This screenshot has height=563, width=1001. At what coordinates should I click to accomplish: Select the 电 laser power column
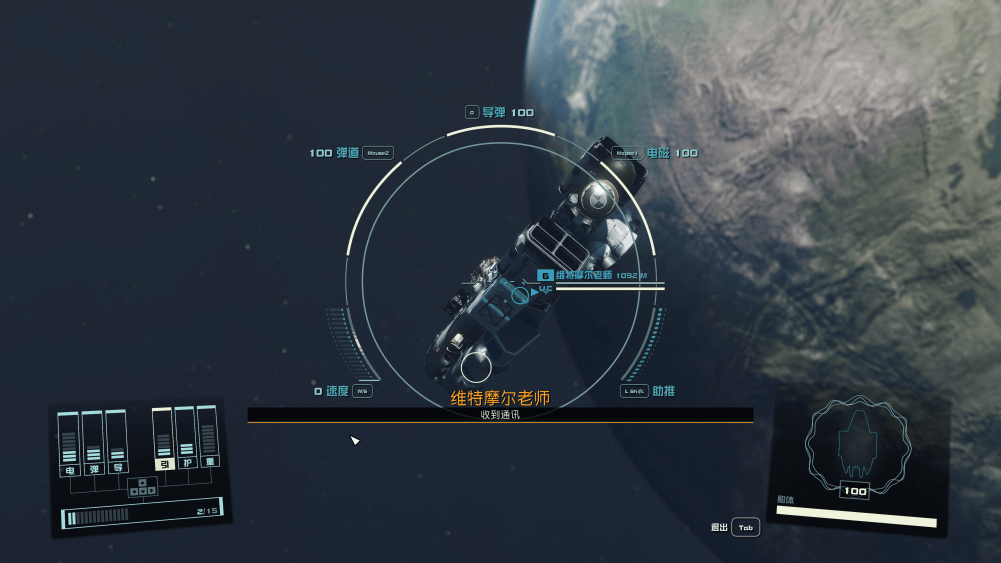click(69, 441)
